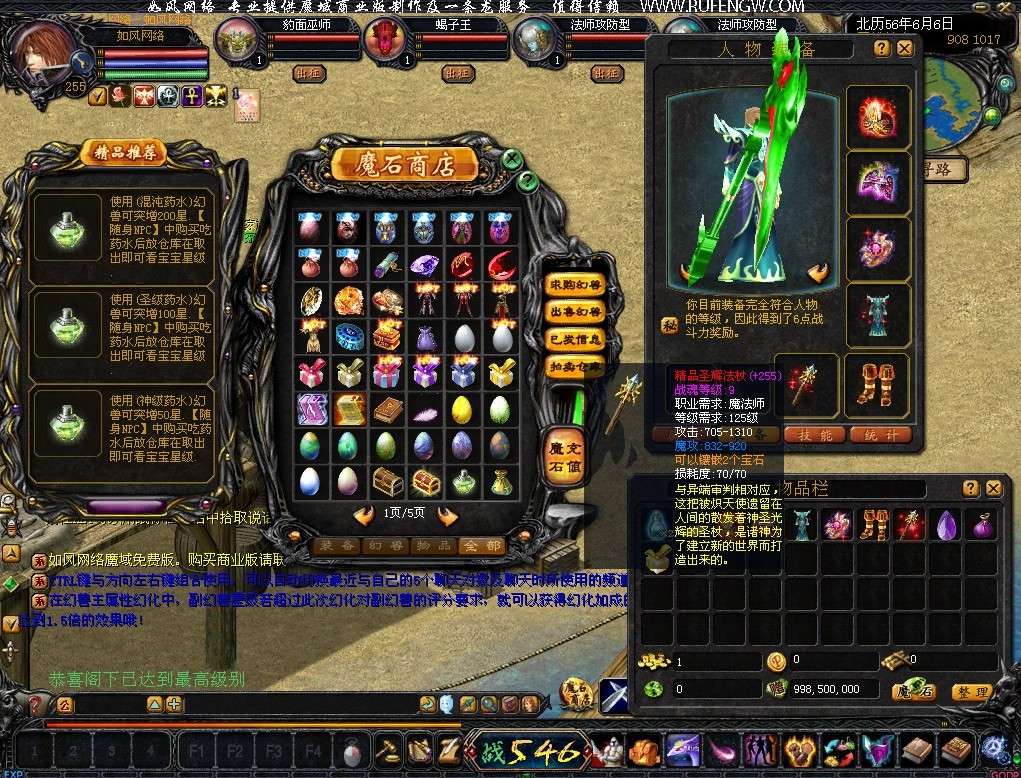This screenshot has height=778, width=1021.
Task: Open the 技能 skills tab
Action: (x=814, y=434)
